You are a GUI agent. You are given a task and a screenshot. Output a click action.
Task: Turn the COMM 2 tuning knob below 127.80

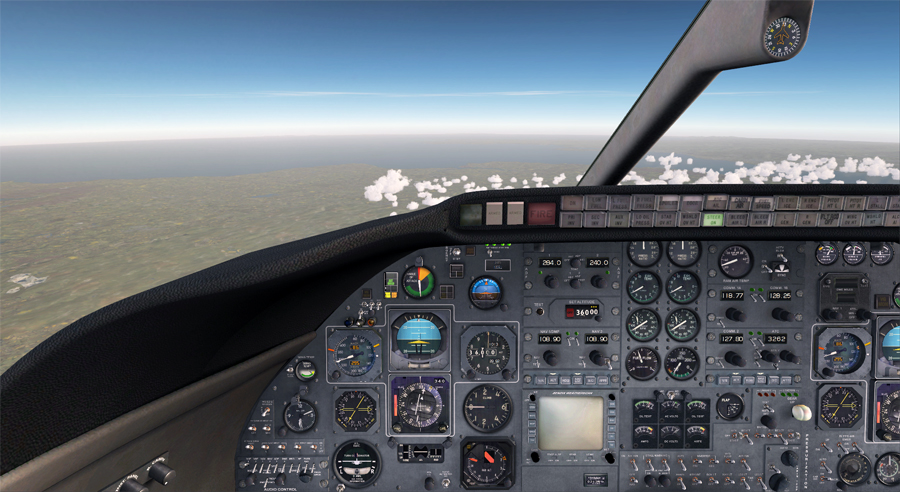735,357
